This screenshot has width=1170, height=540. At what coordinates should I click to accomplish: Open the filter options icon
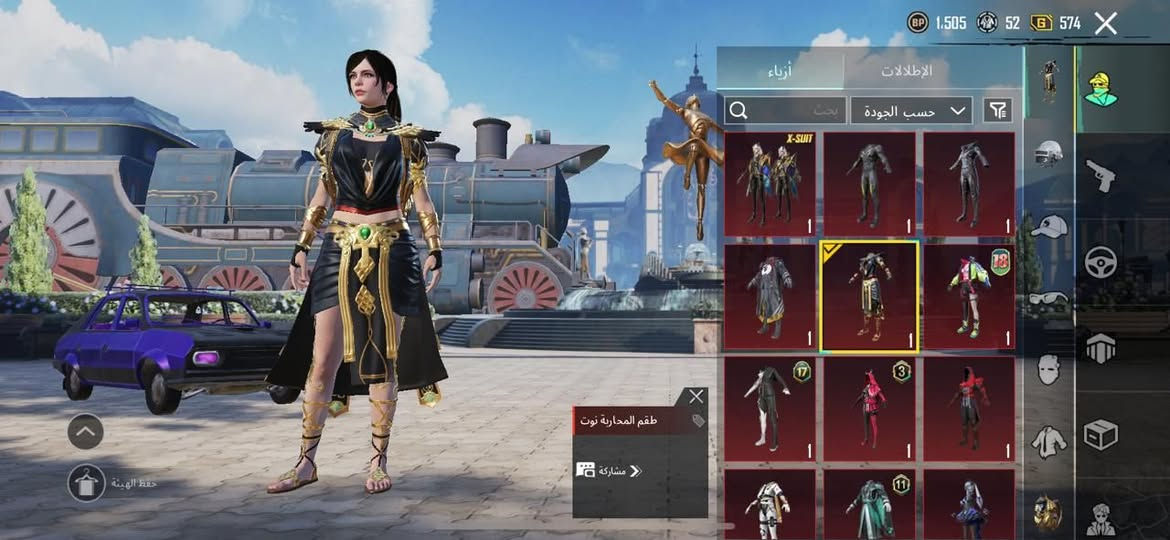coord(997,110)
